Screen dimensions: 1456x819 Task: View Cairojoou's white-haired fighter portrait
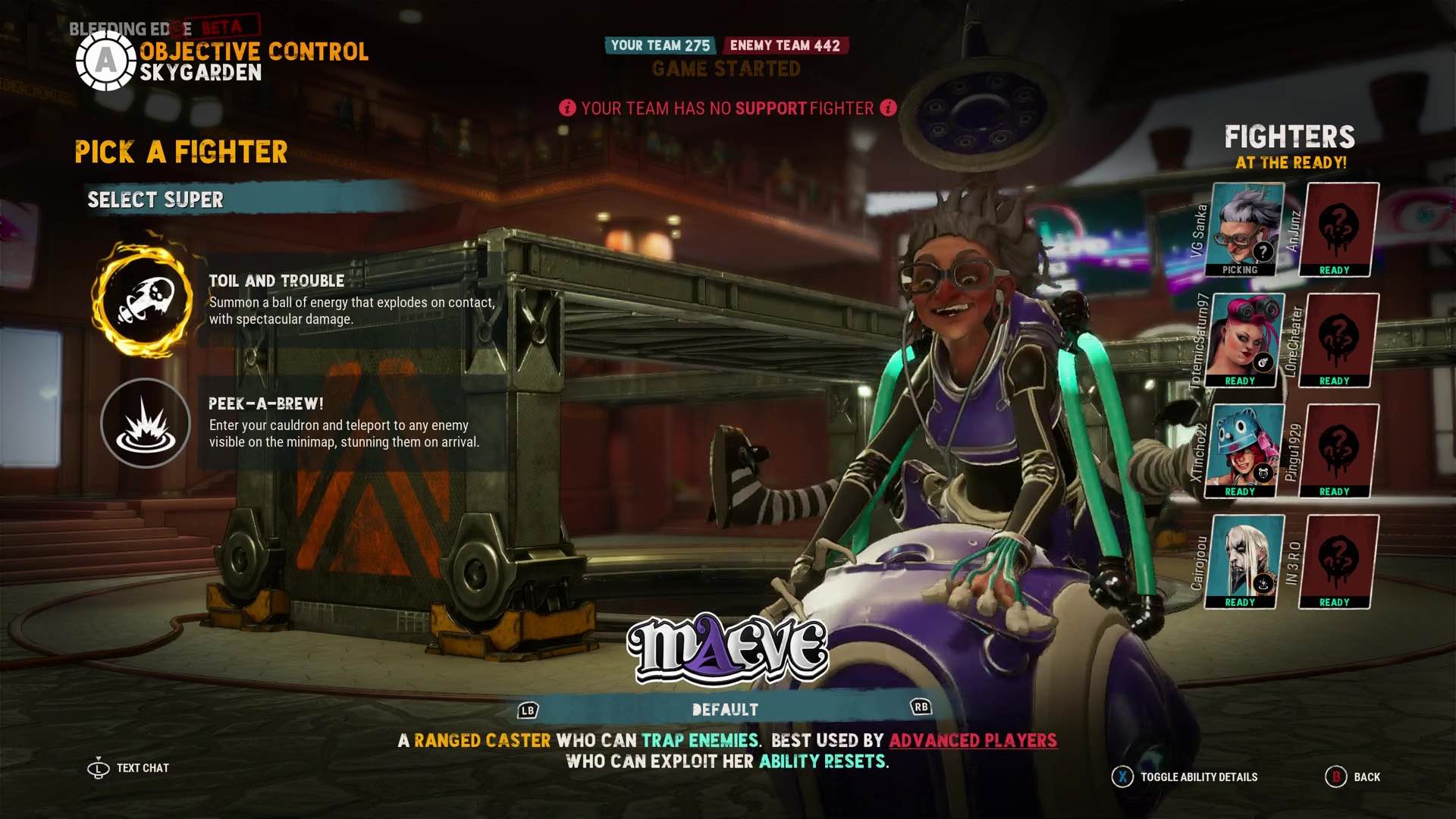(1245, 561)
